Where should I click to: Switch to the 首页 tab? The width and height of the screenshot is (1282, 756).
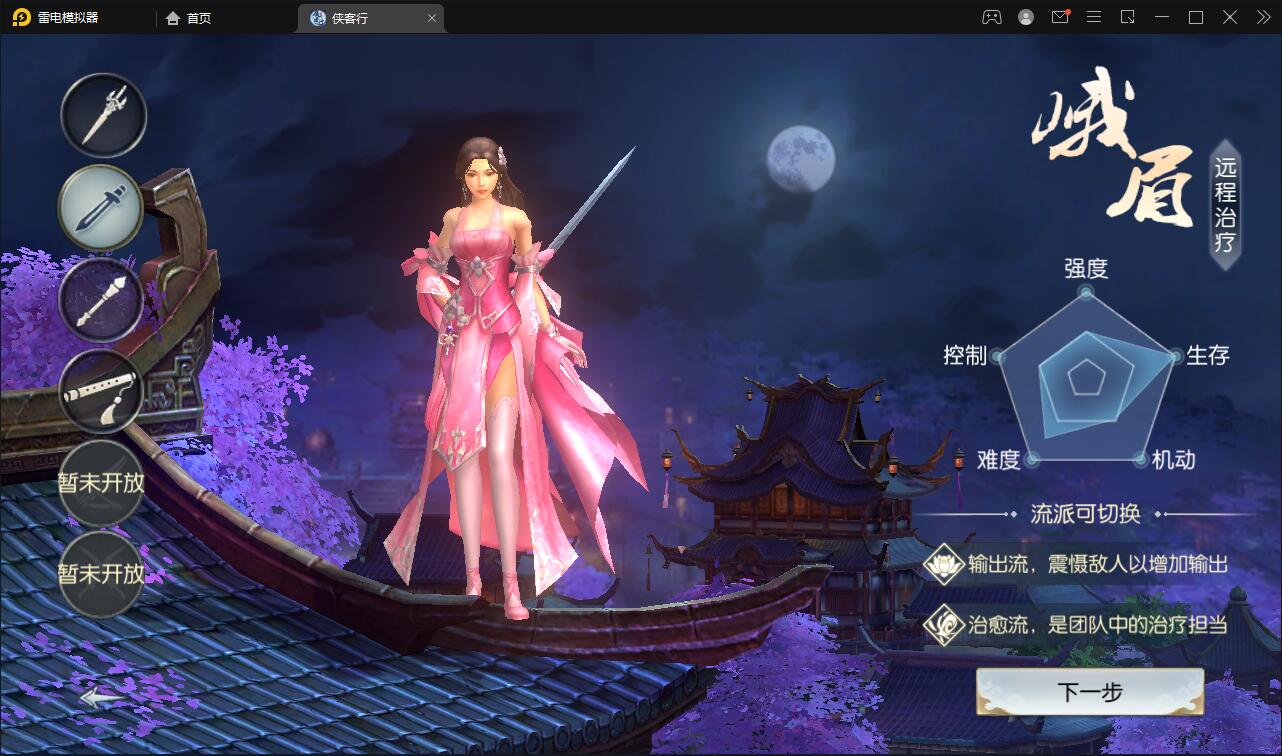[x=188, y=17]
